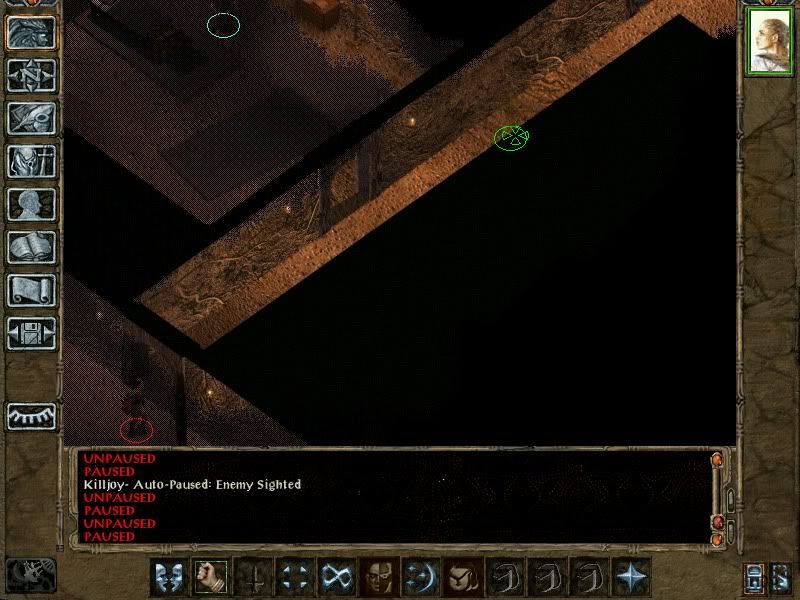Open the mage spellbook

point(31,247)
